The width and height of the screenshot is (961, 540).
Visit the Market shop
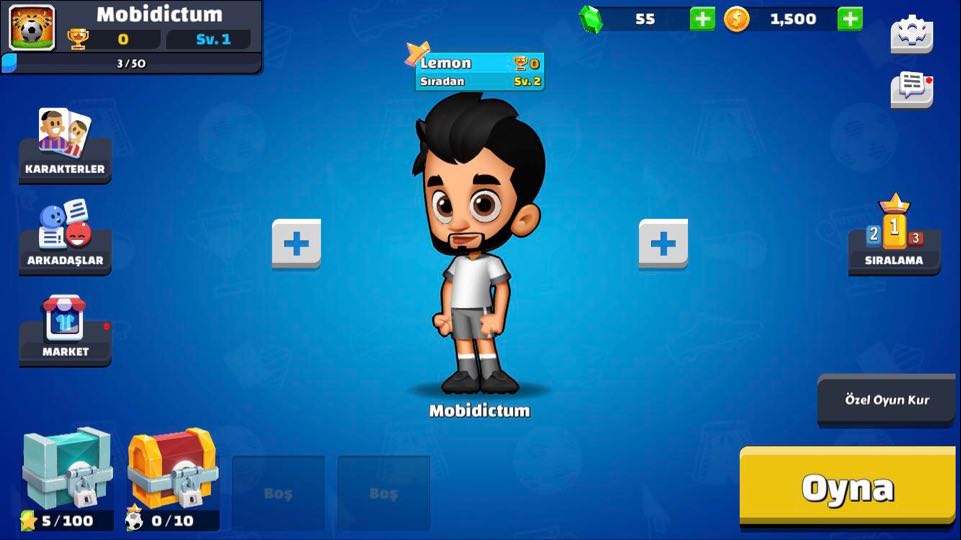click(x=65, y=329)
